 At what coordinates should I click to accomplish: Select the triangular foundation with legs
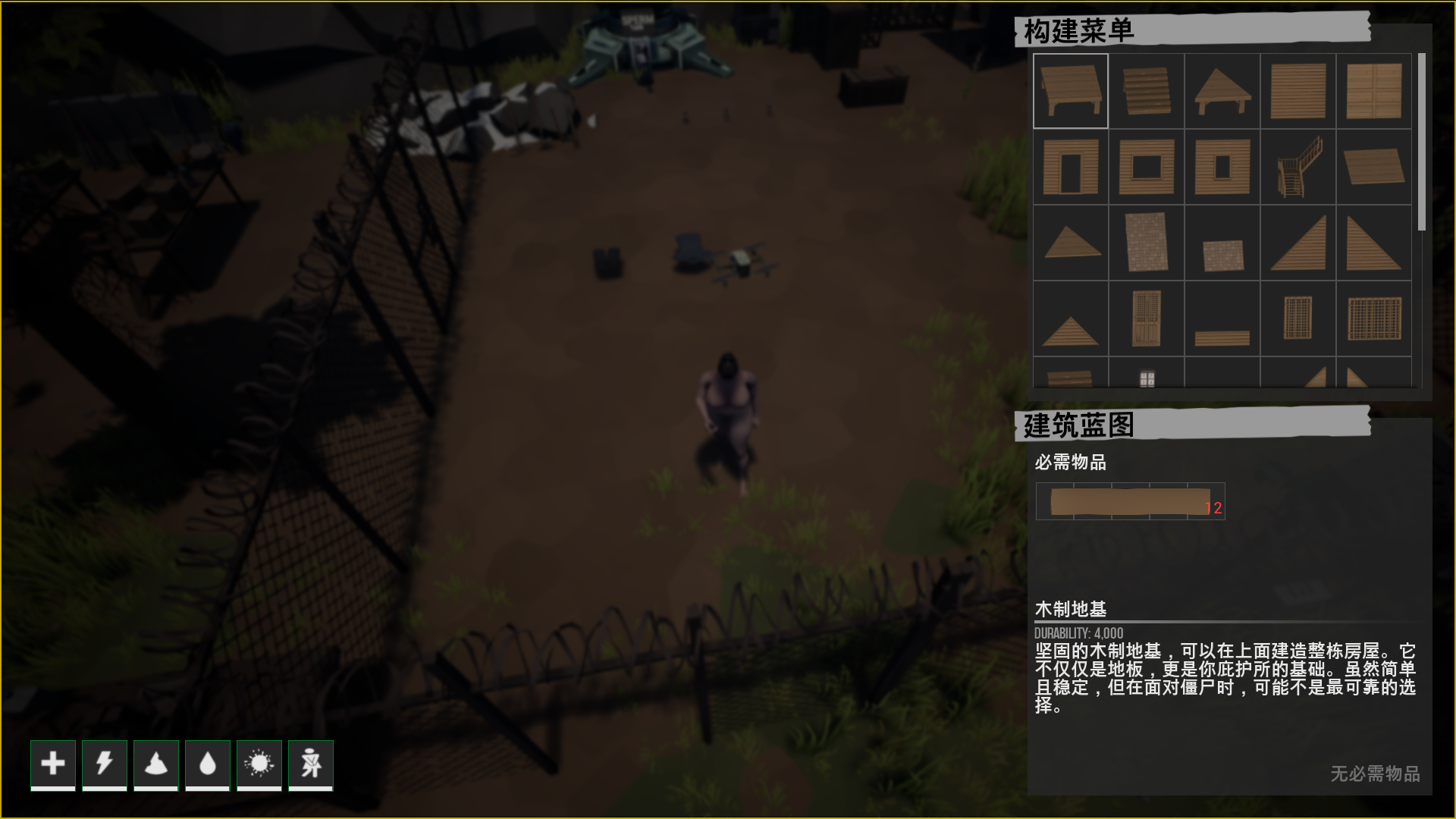[x=1222, y=91]
